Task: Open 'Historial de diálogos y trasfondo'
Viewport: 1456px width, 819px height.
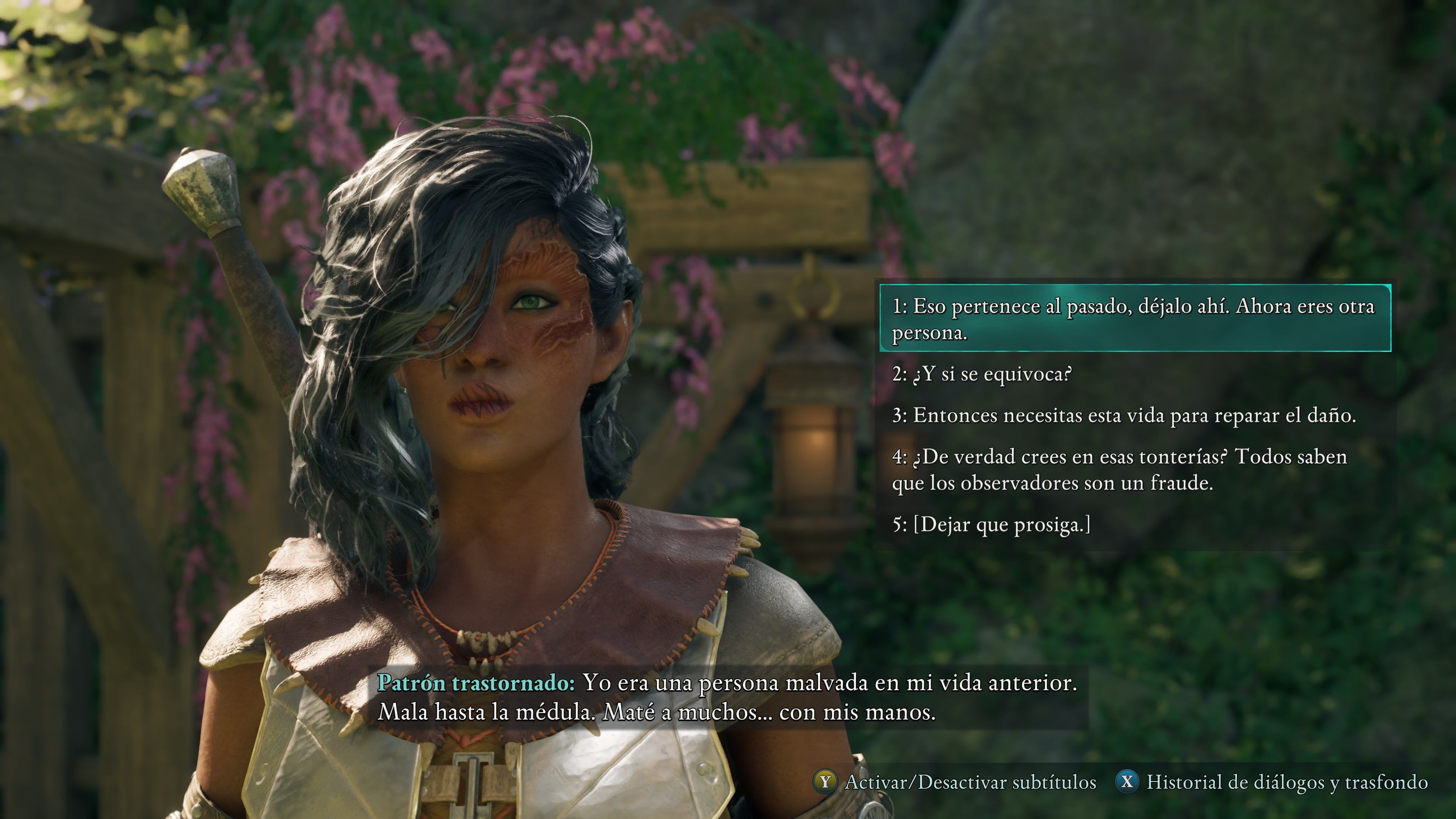Action: coord(1287,782)
